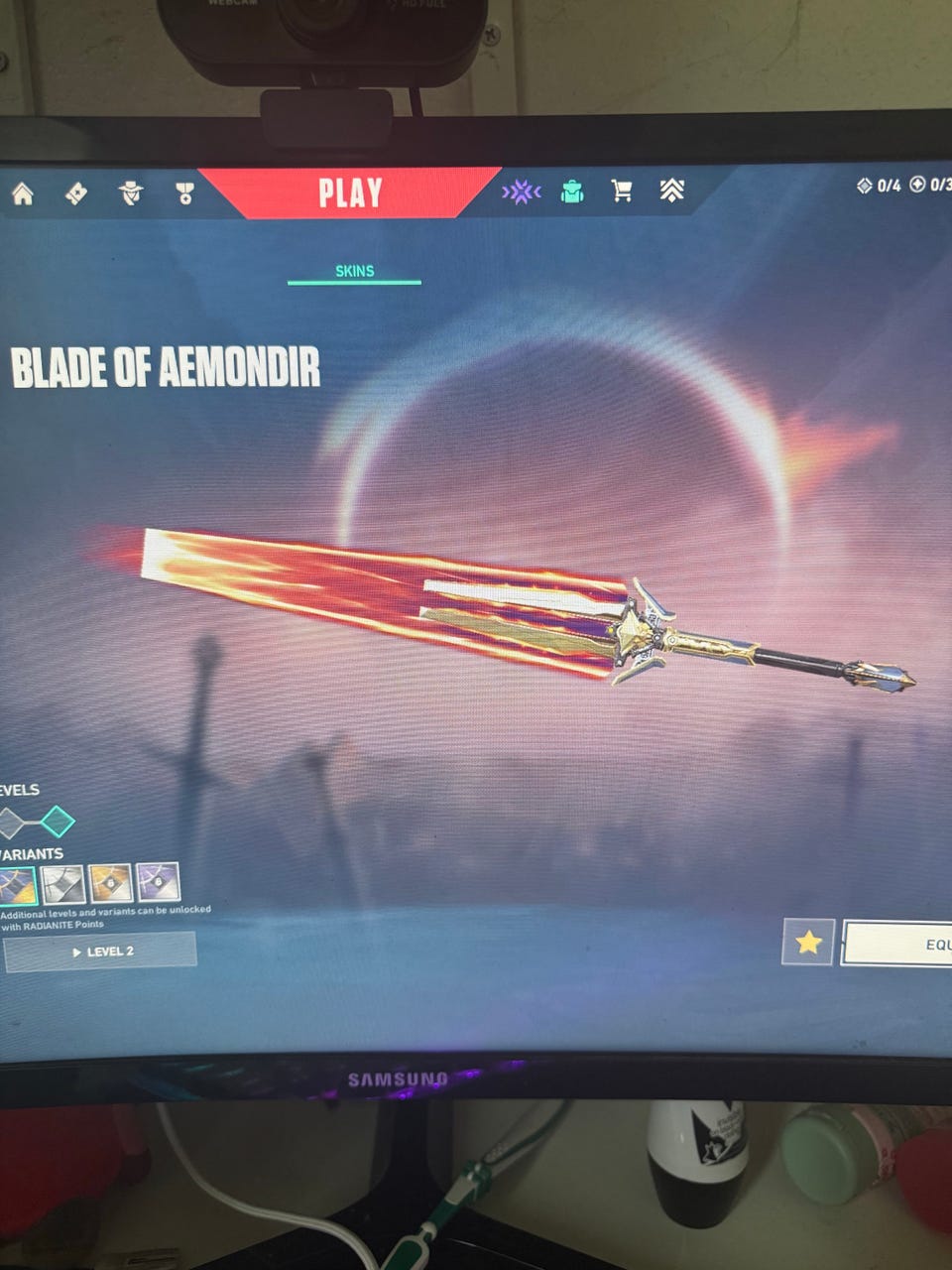The image size is (952, 1270).
Task: Select the grey level 1 diamond
Action: click(10, 823)
